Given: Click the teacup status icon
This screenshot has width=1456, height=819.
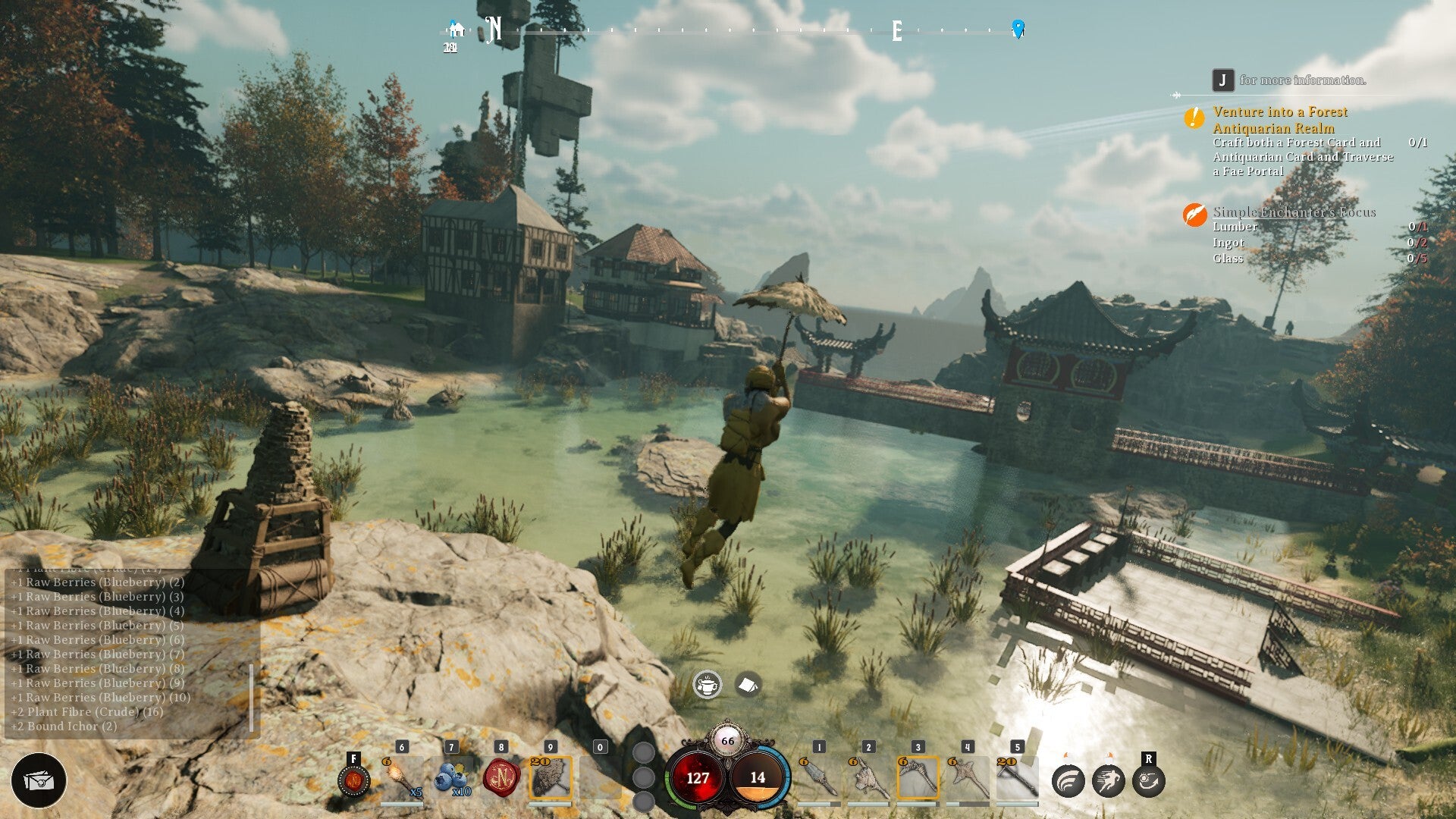Looking at the screenshot, I should [x=708, y=685].
